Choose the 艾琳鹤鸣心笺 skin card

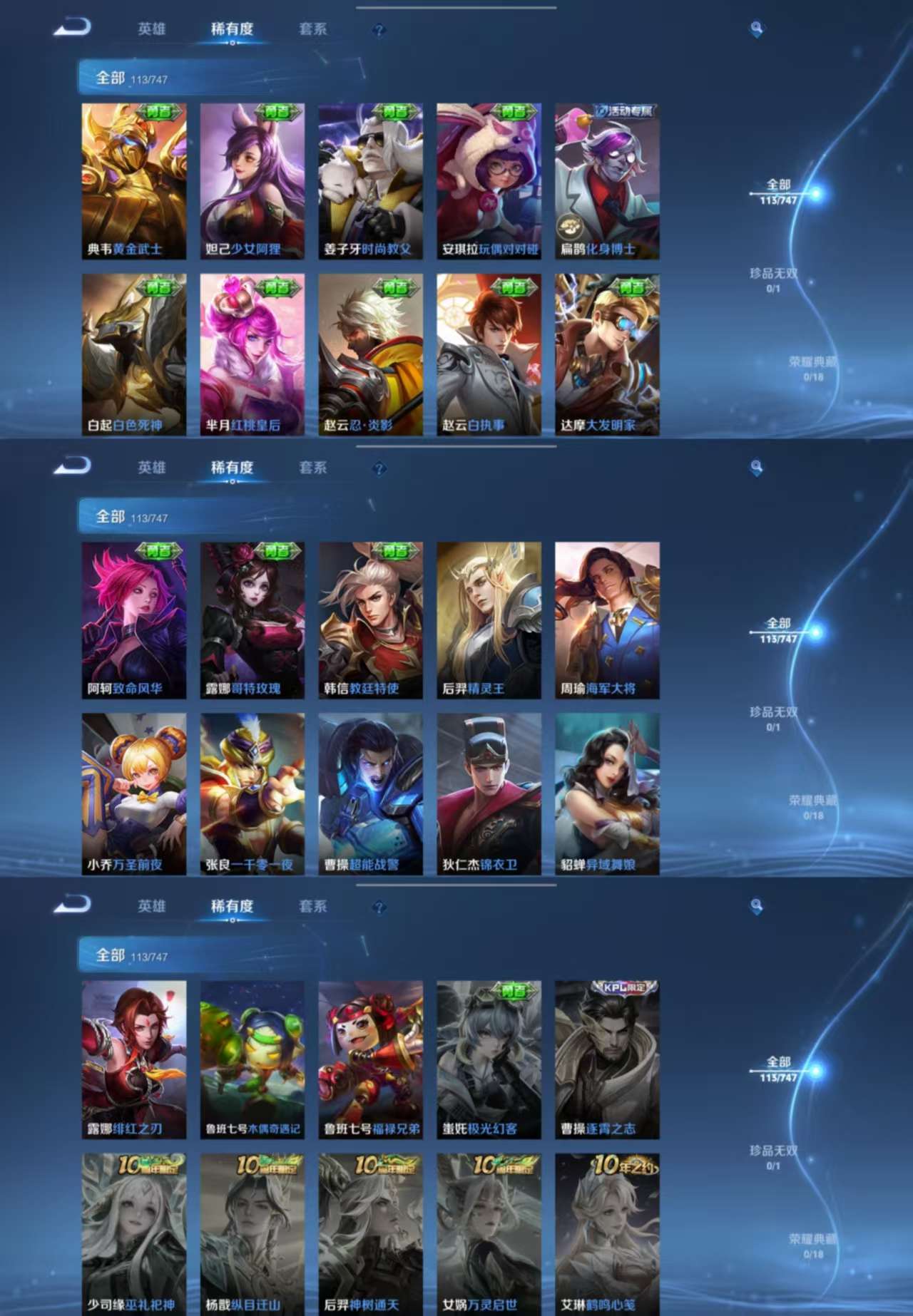607,1233
